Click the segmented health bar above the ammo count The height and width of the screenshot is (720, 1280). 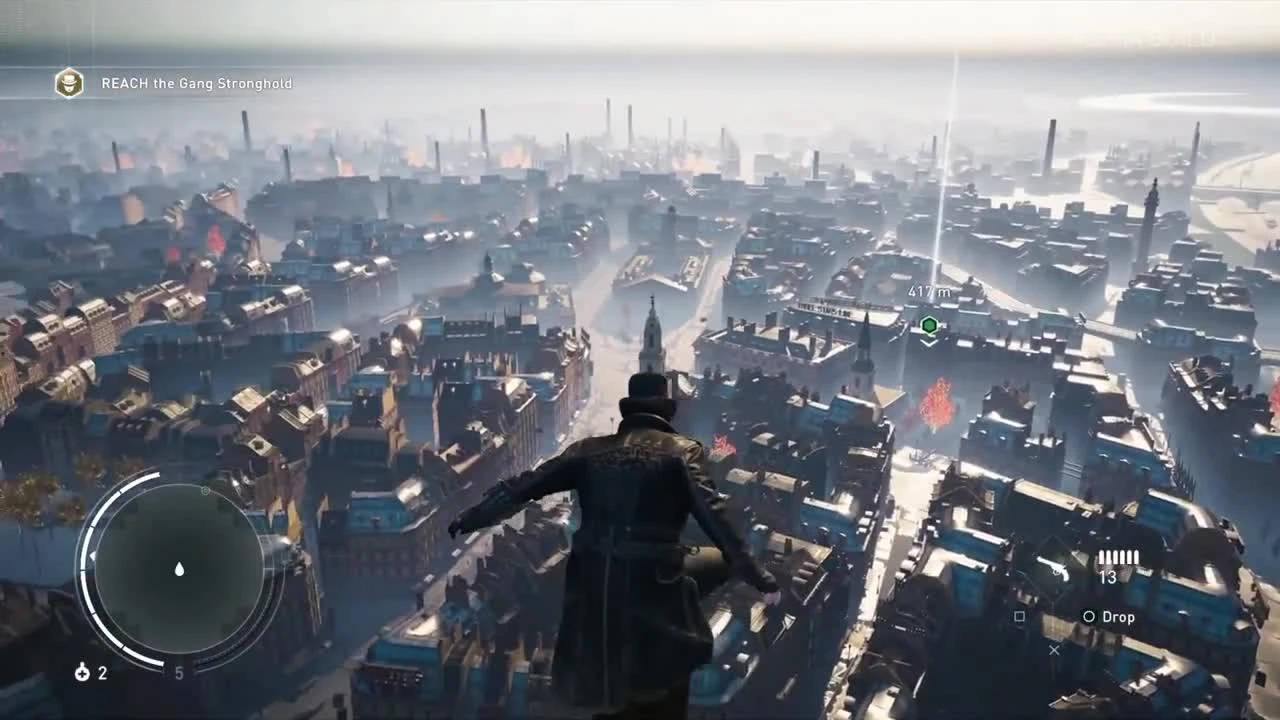tap(1119, 557)
